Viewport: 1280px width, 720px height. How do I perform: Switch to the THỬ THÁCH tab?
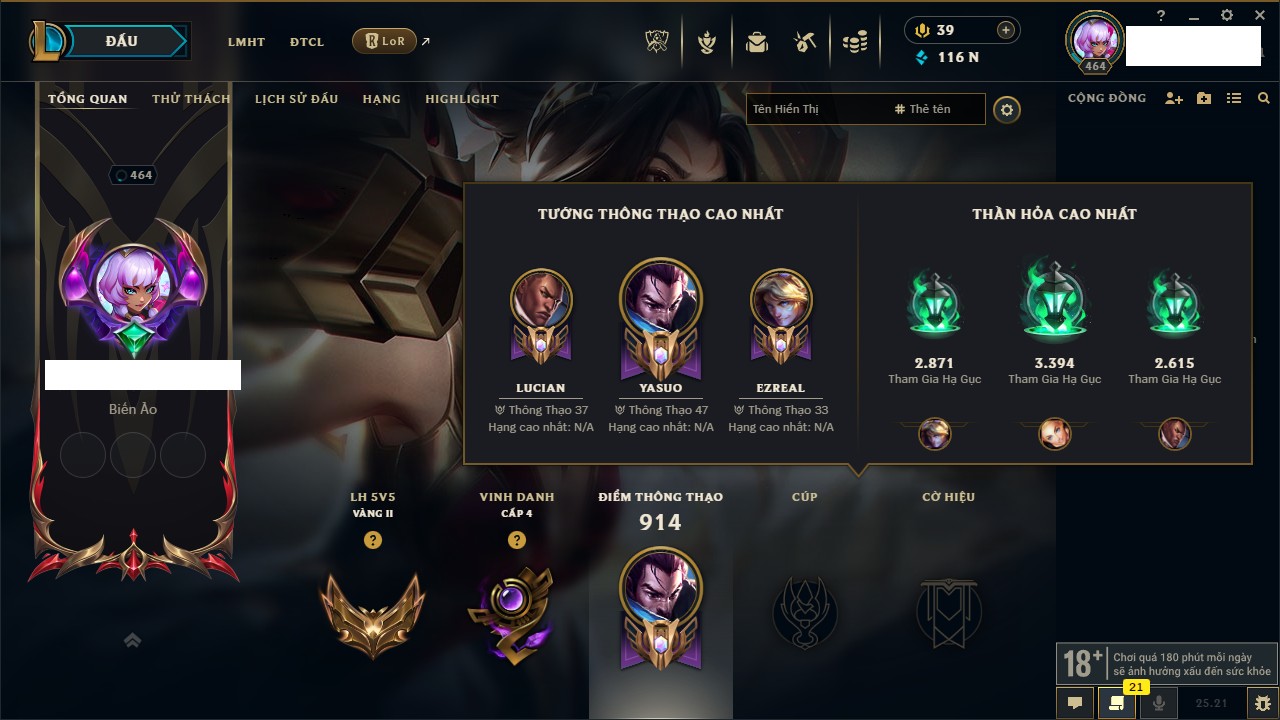coord(191,99)
